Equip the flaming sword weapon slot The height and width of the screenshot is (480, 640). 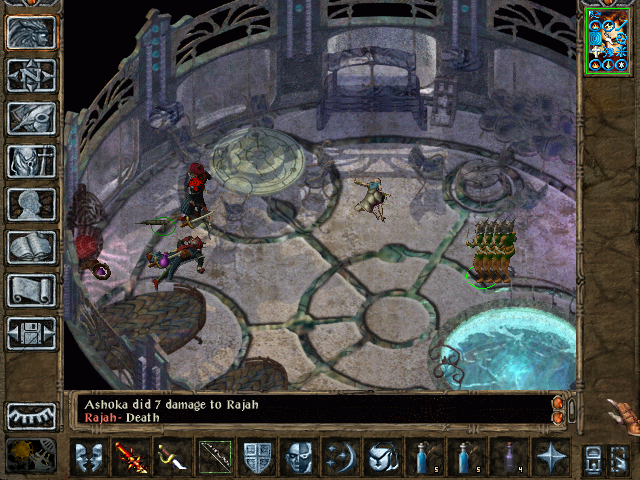point(130,457)
